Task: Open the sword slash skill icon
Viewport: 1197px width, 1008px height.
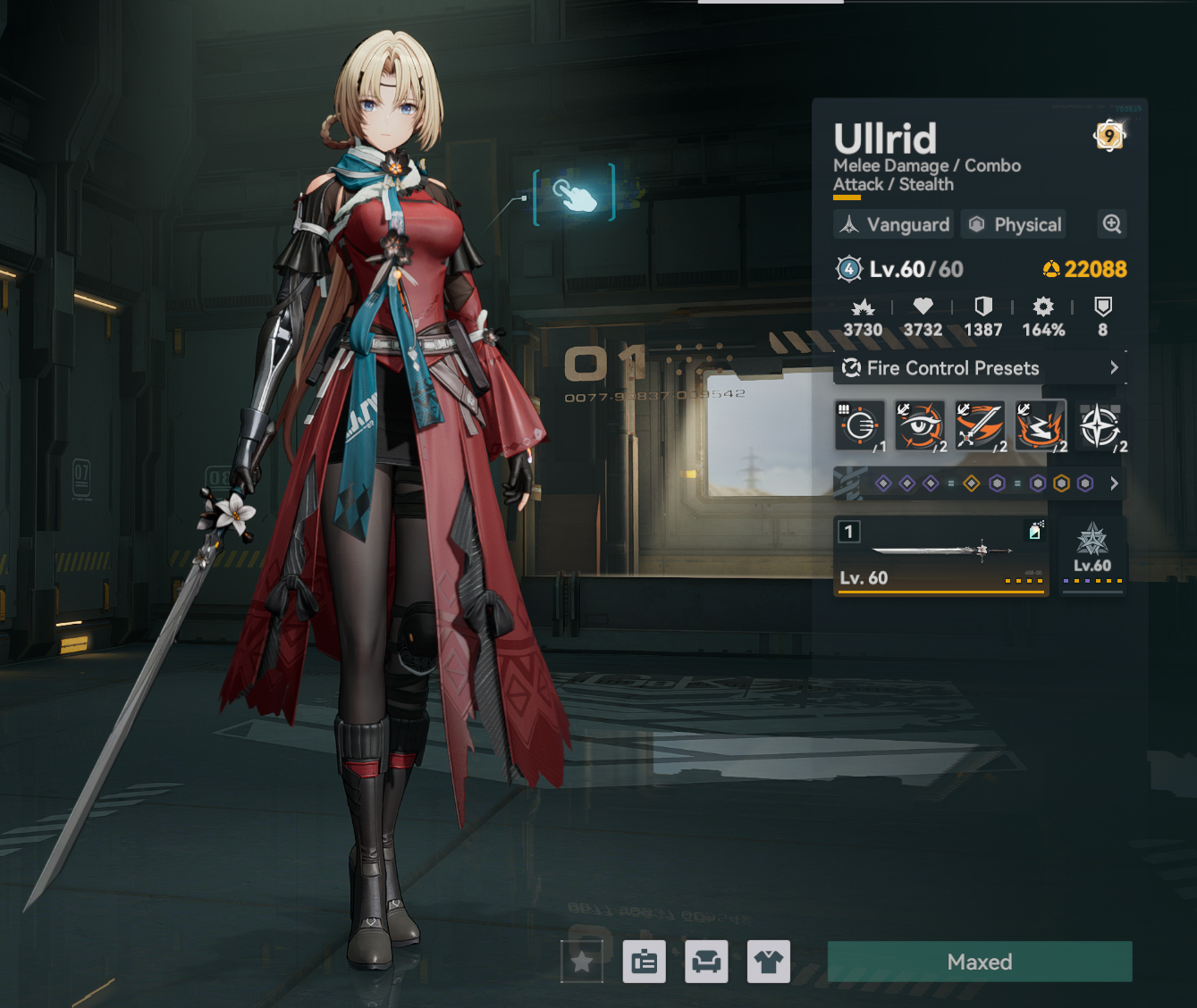Action: [x=980, y=425]
